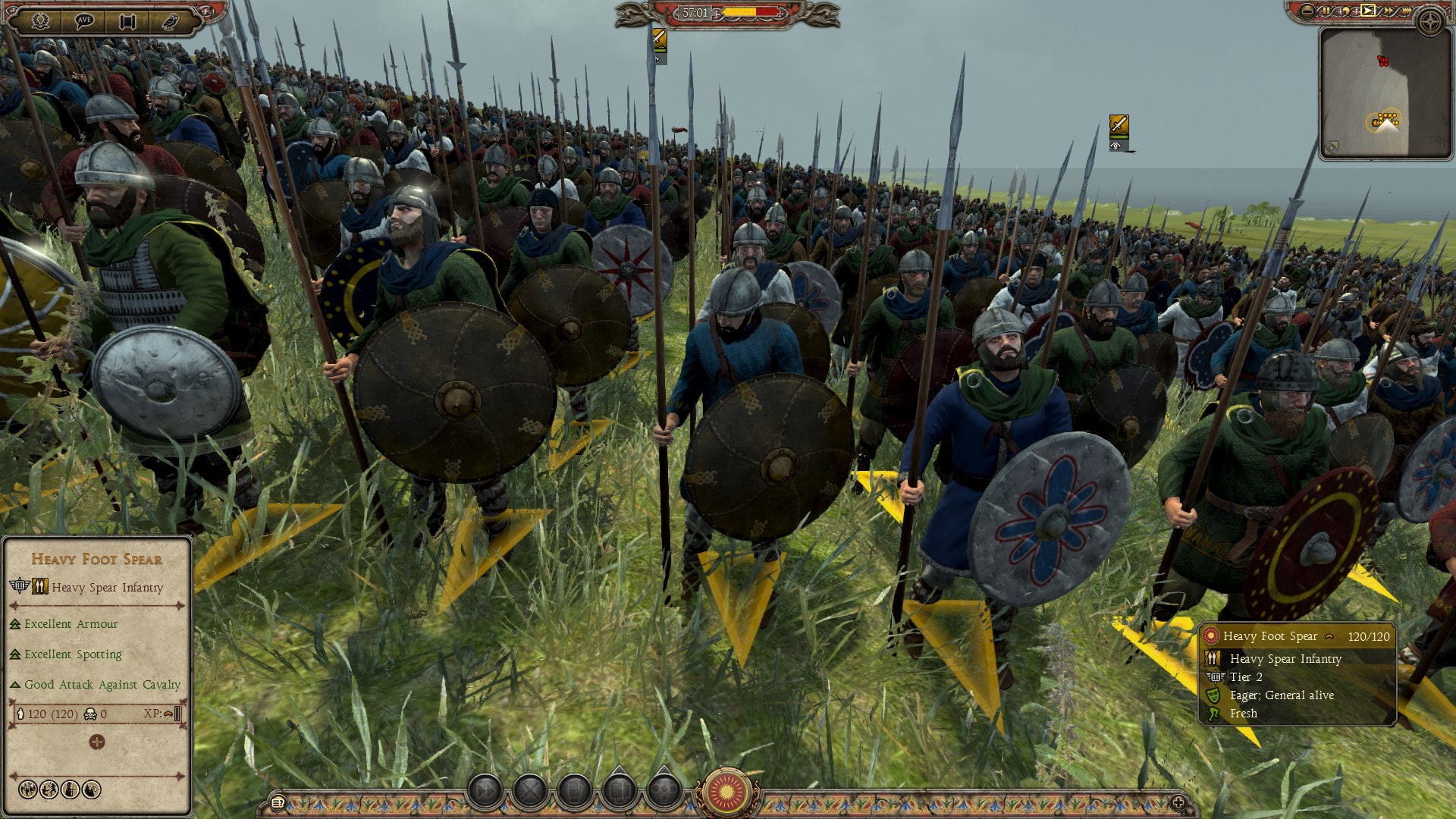Click the scroll icon button
This screenshot has height=819, width=1456.
pyautogui.click(x=127, y=20)
